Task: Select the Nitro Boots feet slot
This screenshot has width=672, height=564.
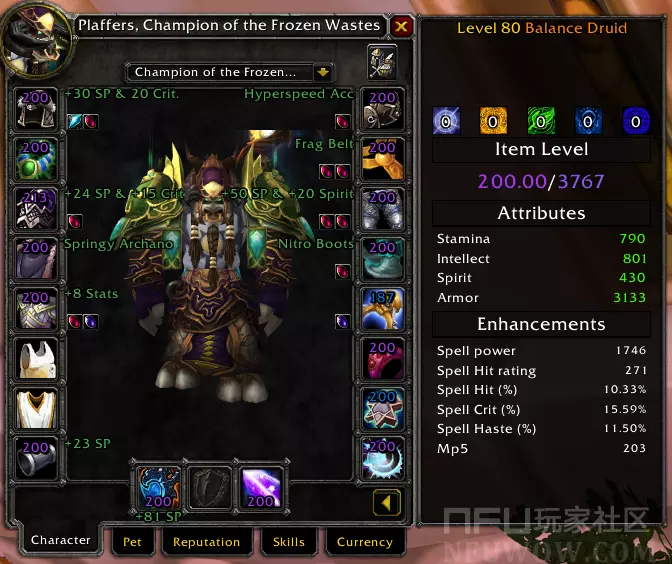Action: 382,258
